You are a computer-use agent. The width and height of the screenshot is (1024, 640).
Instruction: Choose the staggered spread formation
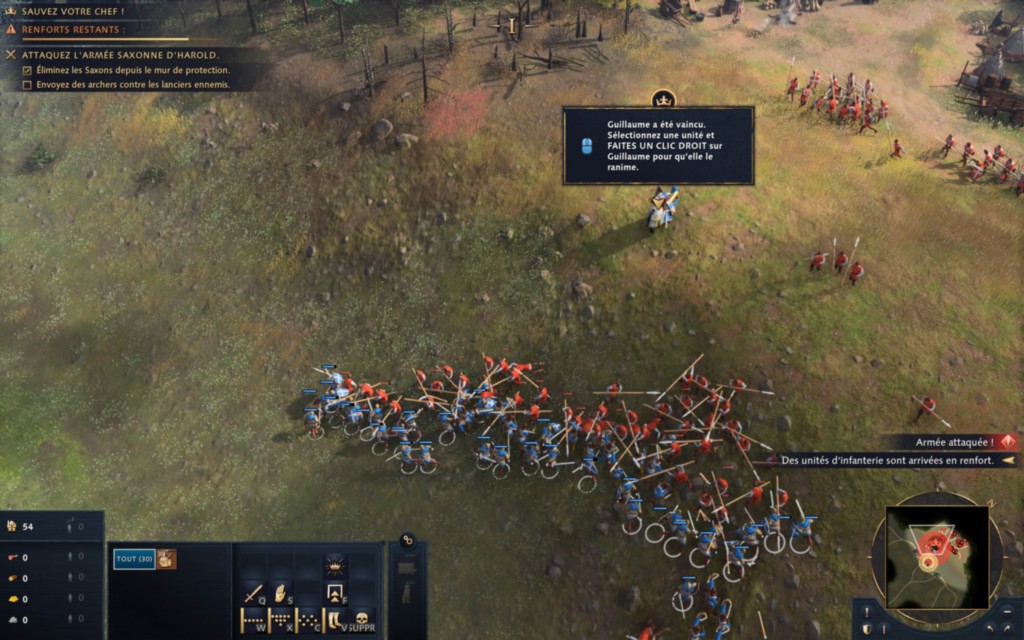(x=308, y=620)
